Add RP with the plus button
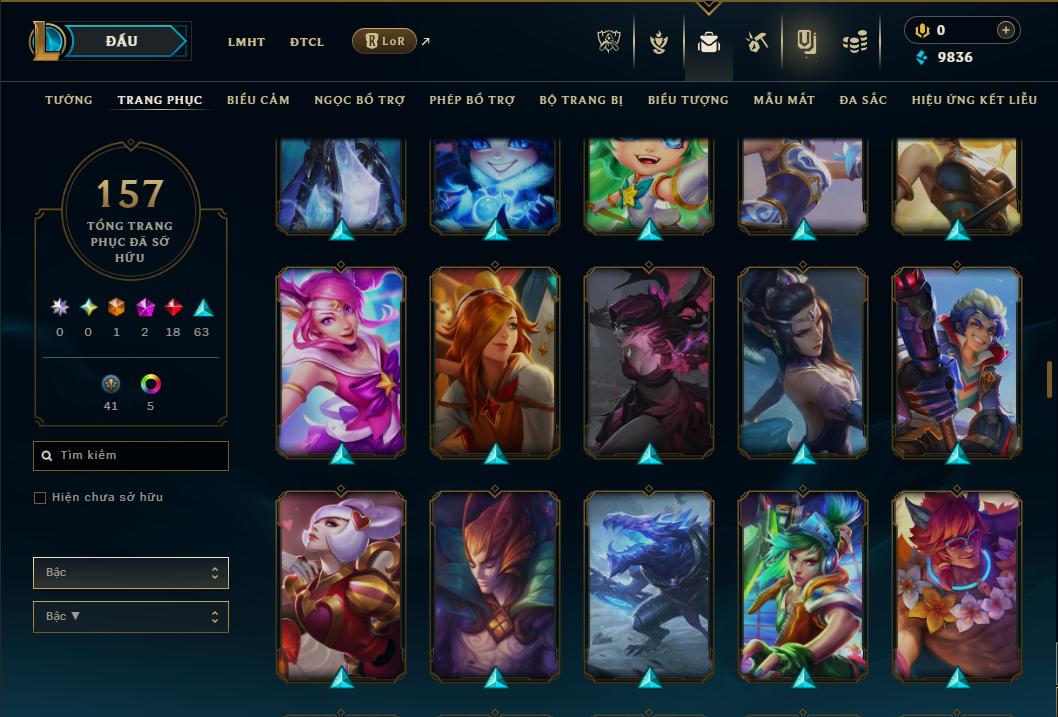 tap(1005, 30)
